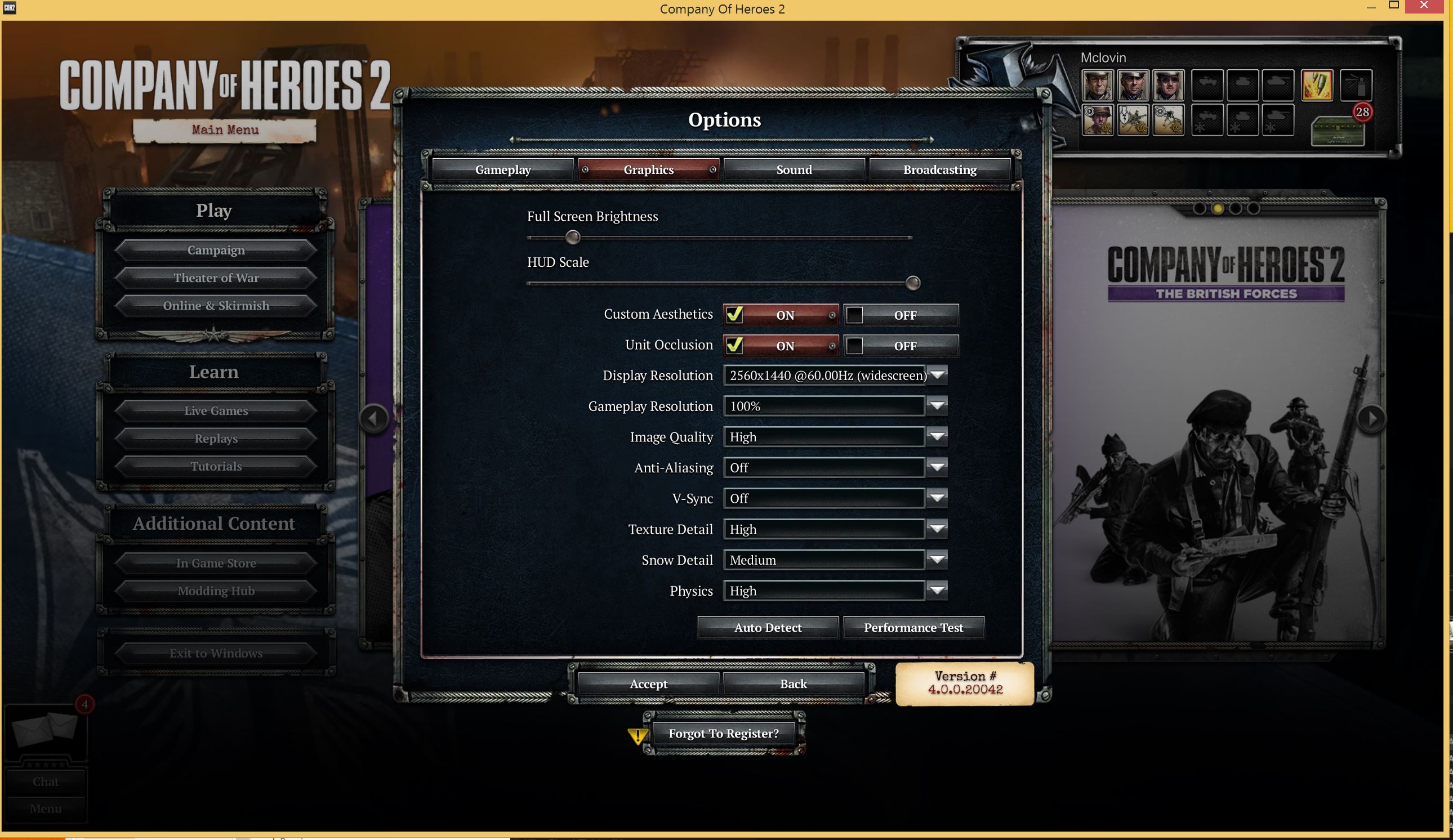
Task: Set Unit Occlusion to OFF
Action: pyautogui.click(x=901, y=346)
